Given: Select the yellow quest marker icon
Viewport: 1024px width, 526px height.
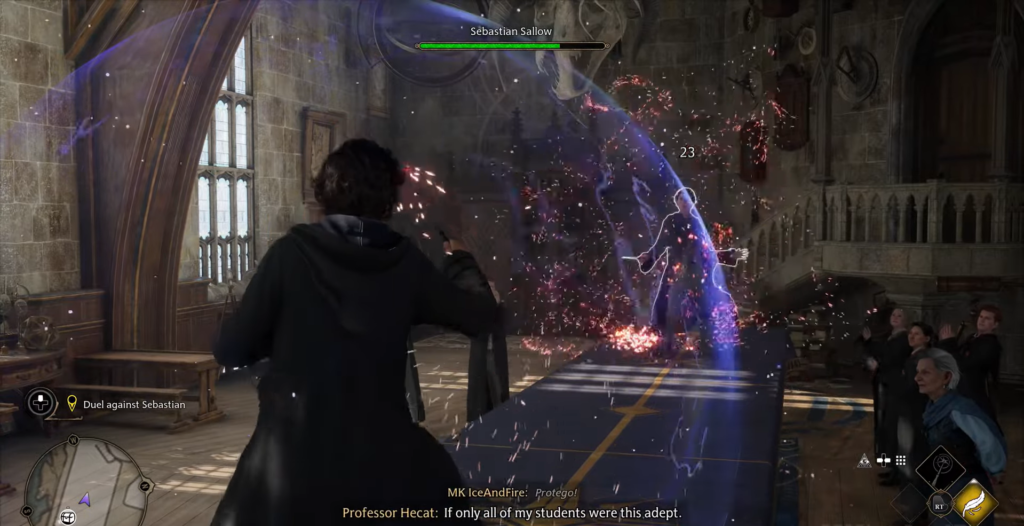Looking at the screenshot, I should click(72, 403).
